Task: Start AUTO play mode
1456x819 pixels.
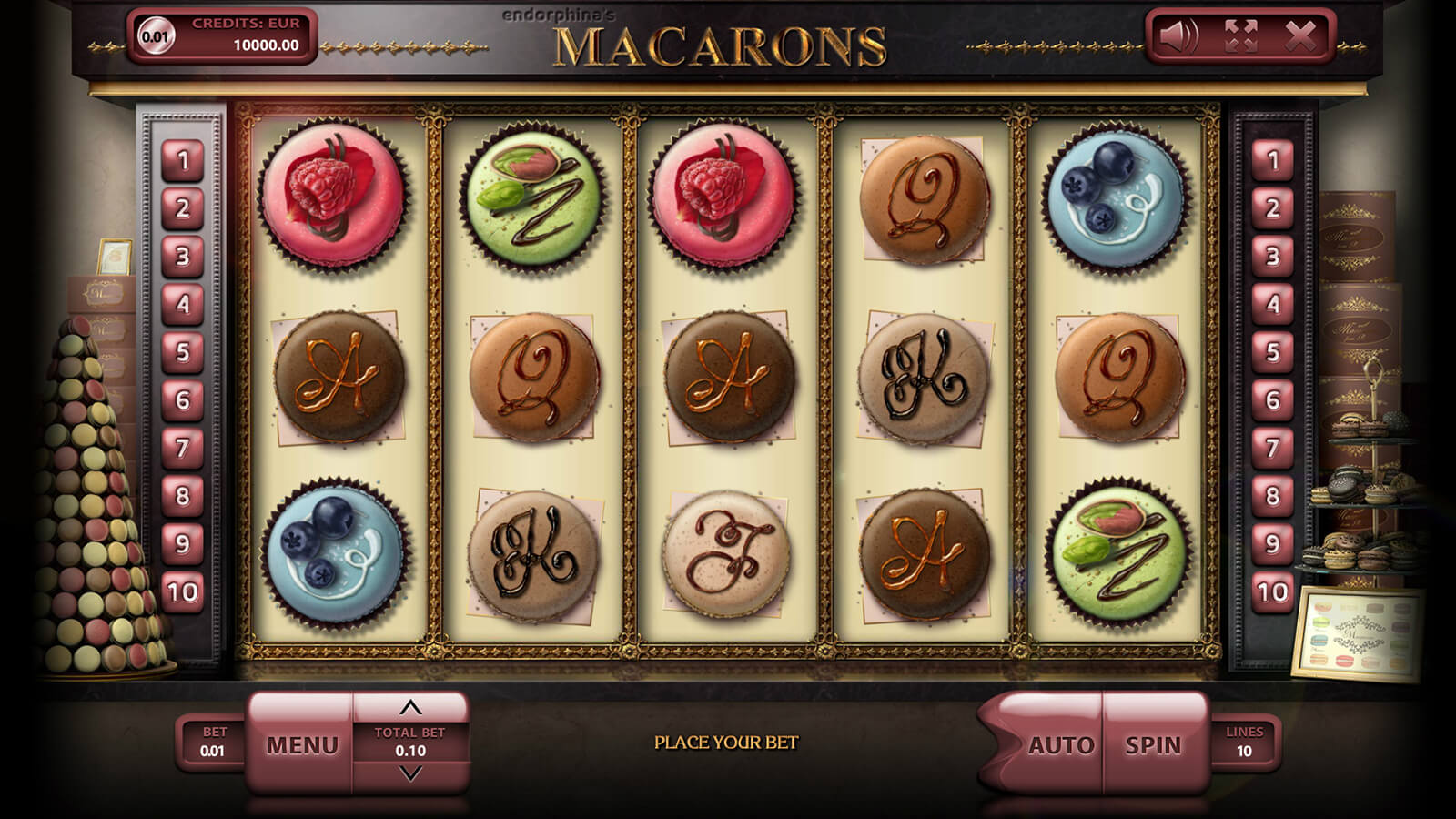Action: coord(1060,745)
